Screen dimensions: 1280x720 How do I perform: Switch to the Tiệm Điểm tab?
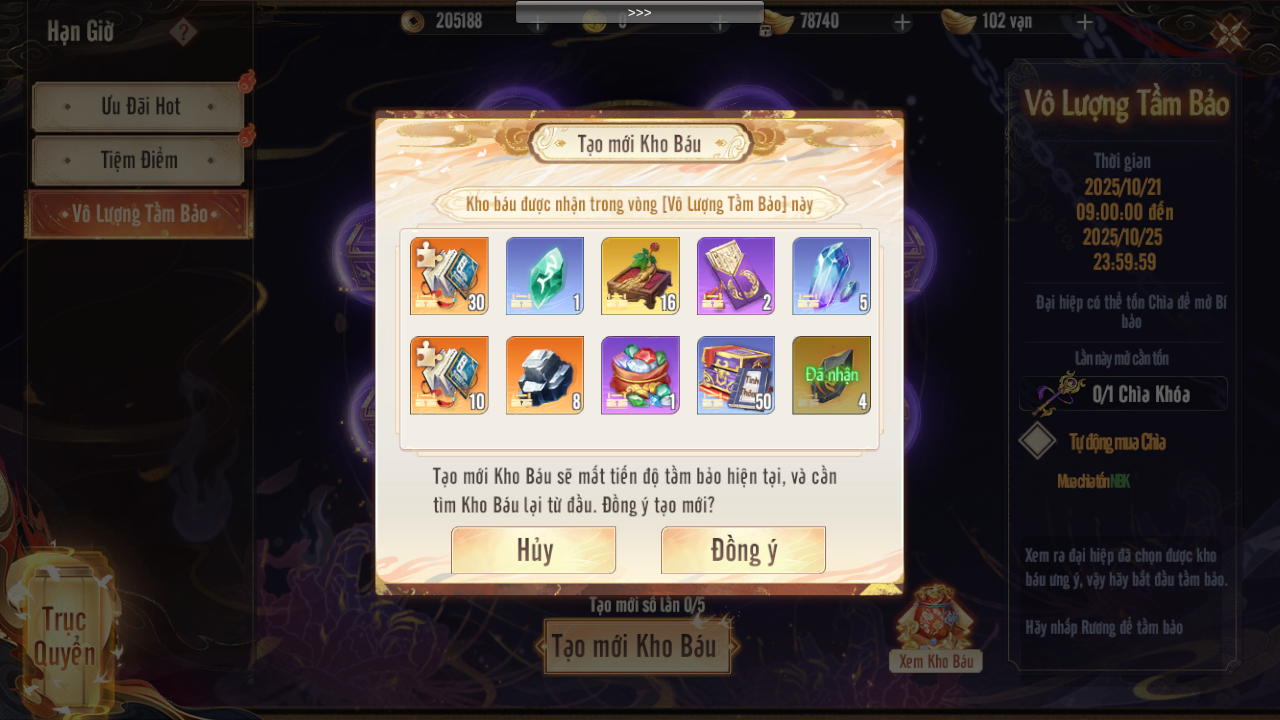(x=139, y=160)
